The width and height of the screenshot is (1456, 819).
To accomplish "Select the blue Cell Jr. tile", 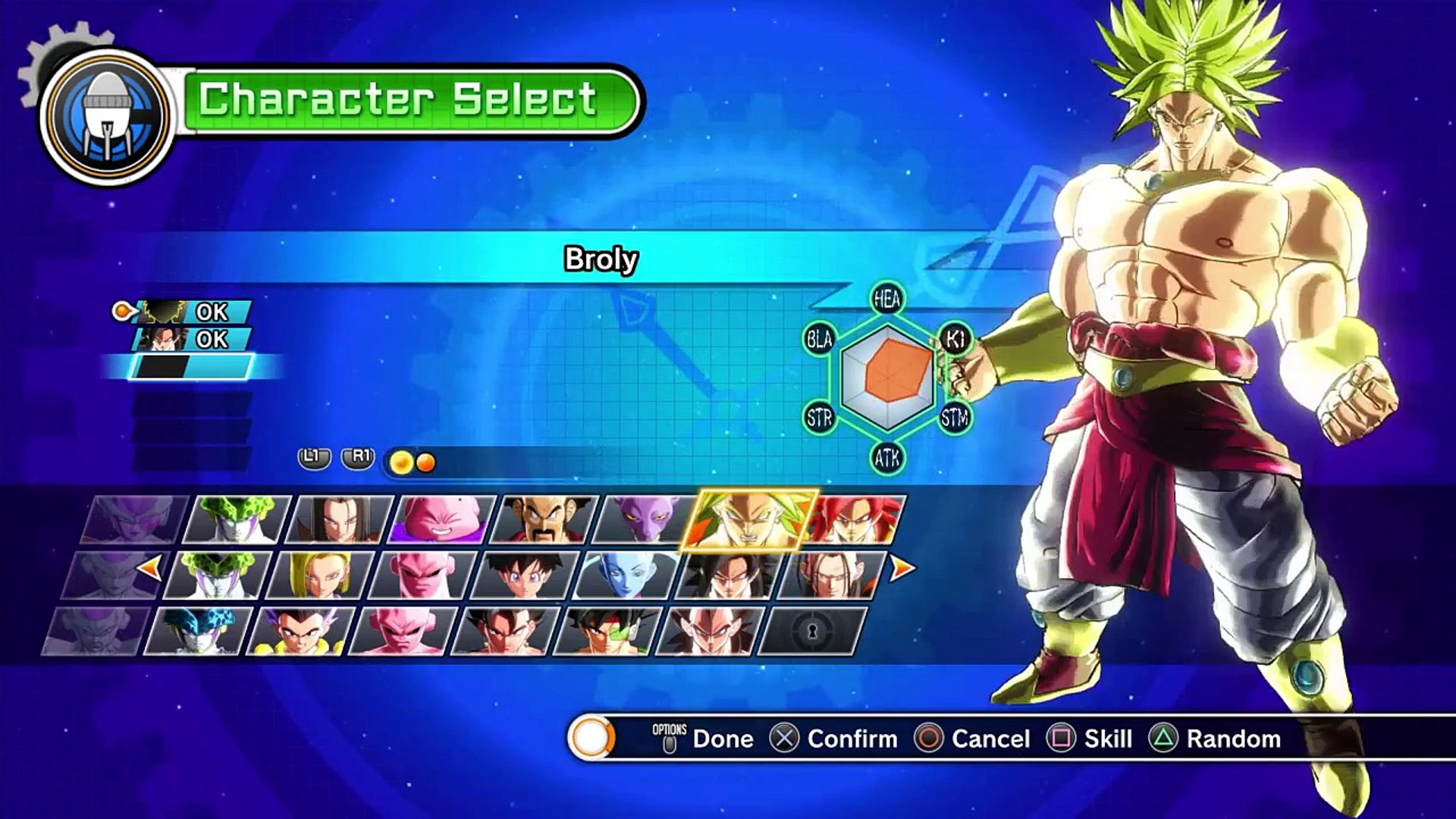I will (197, 631).
